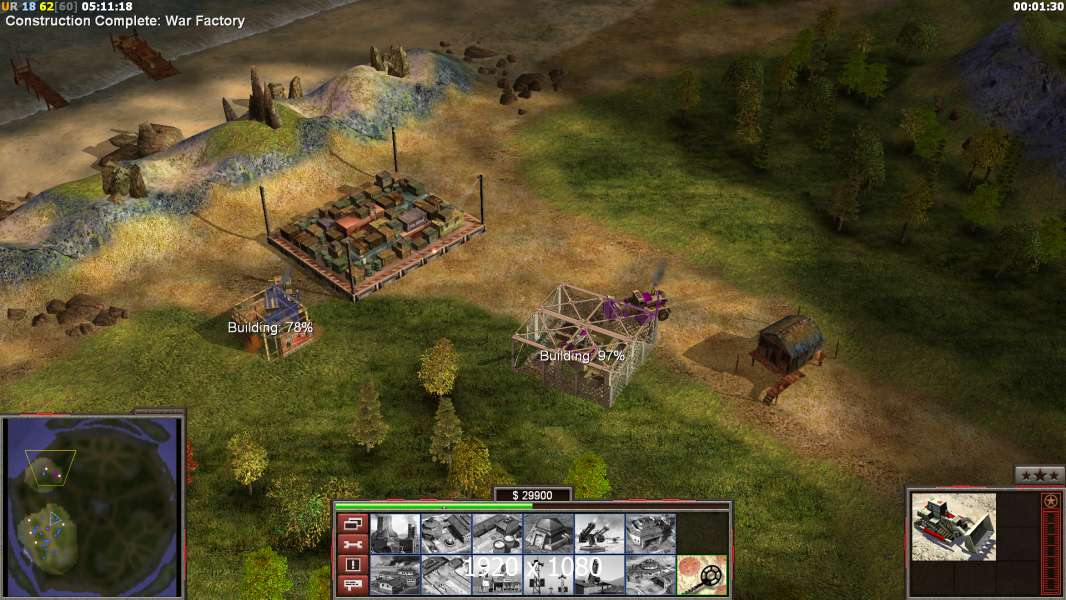Activate the mine detector command icon
1066x600 pixels.
click(x=701, y=574)
